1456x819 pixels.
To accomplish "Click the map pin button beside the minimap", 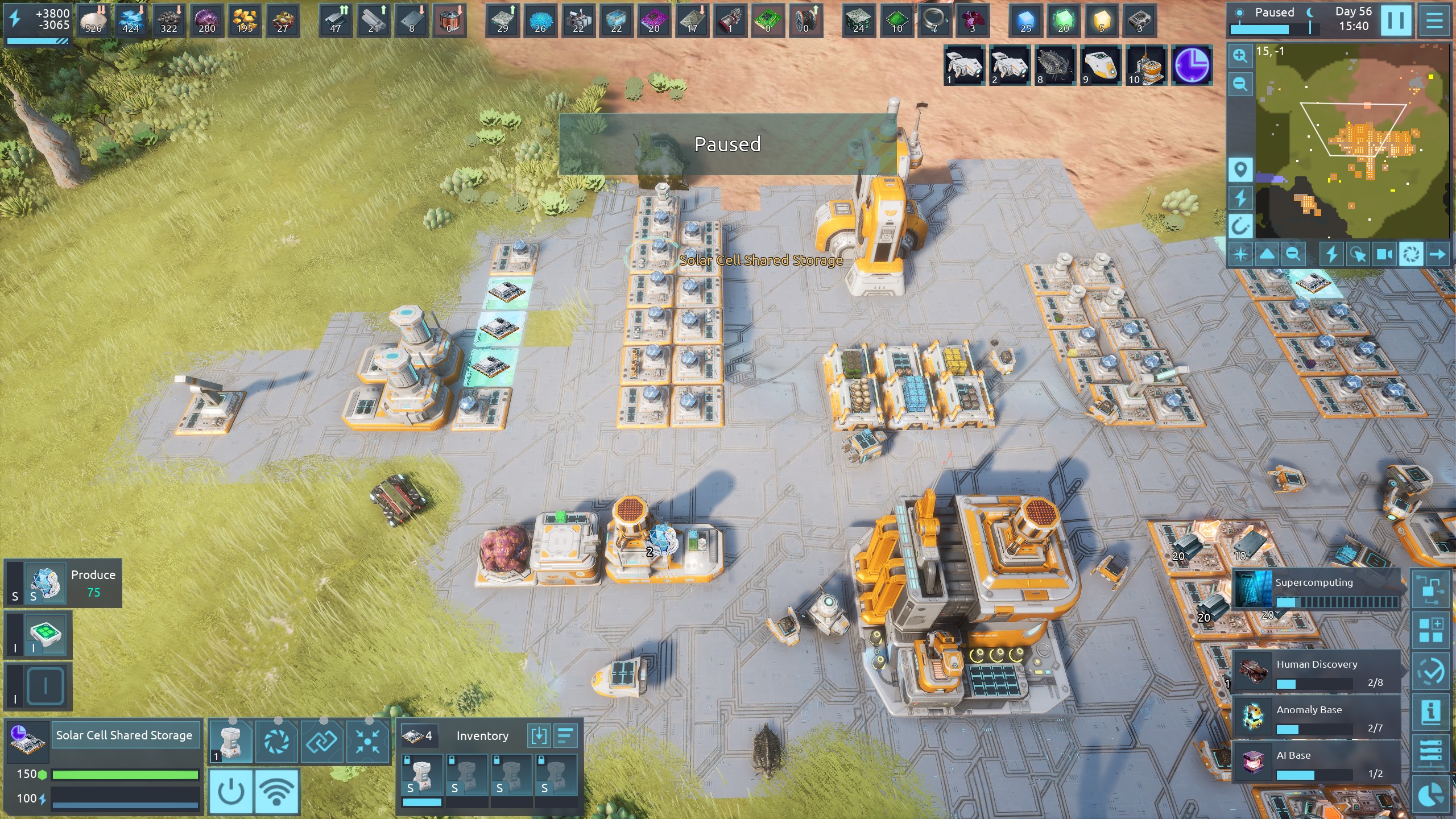I will click(x=1240, y=169).
